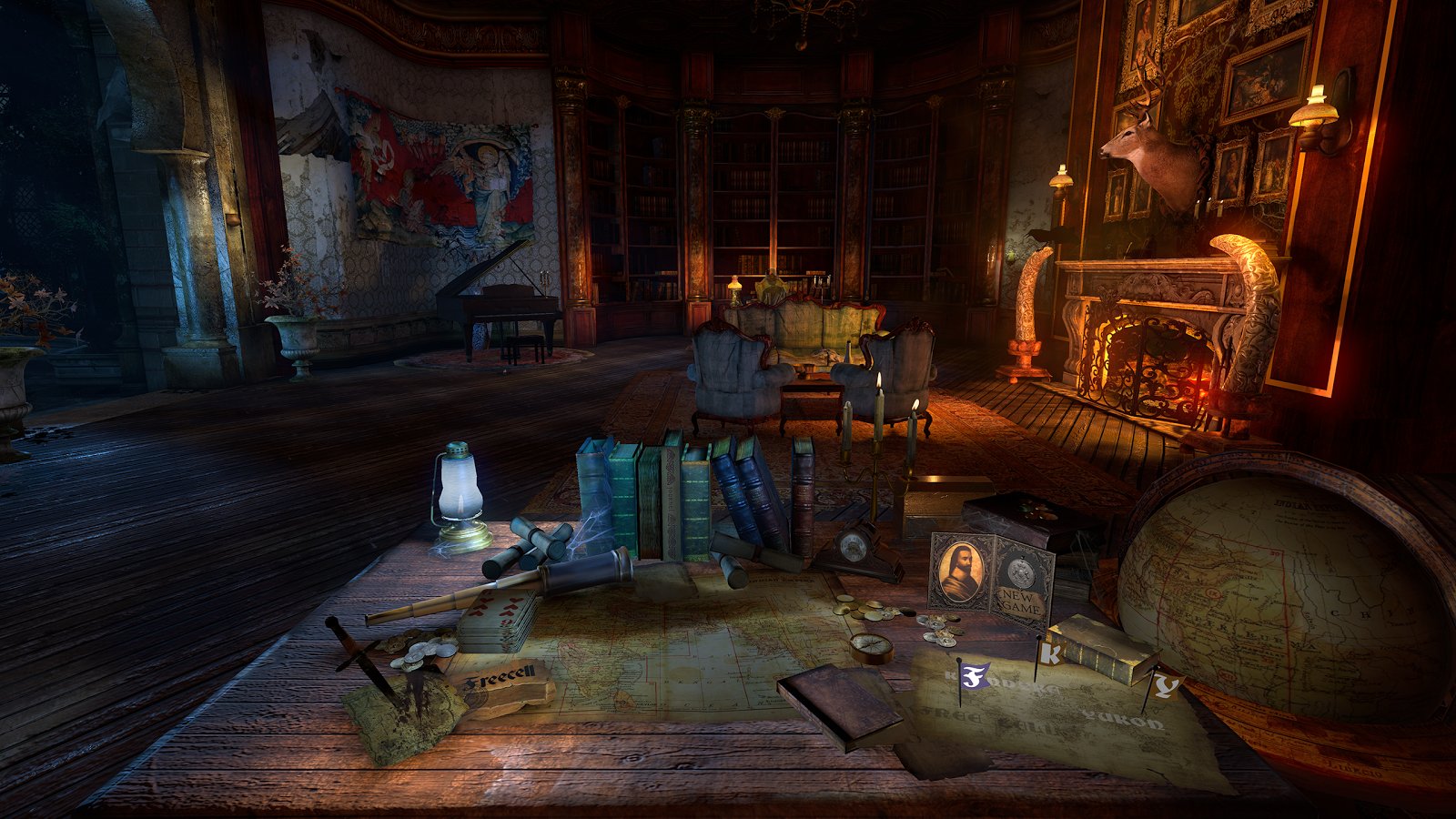Pick Yukon using the Y flag
This screenshot has width=1456, height=819.
tap(1164, 684)
